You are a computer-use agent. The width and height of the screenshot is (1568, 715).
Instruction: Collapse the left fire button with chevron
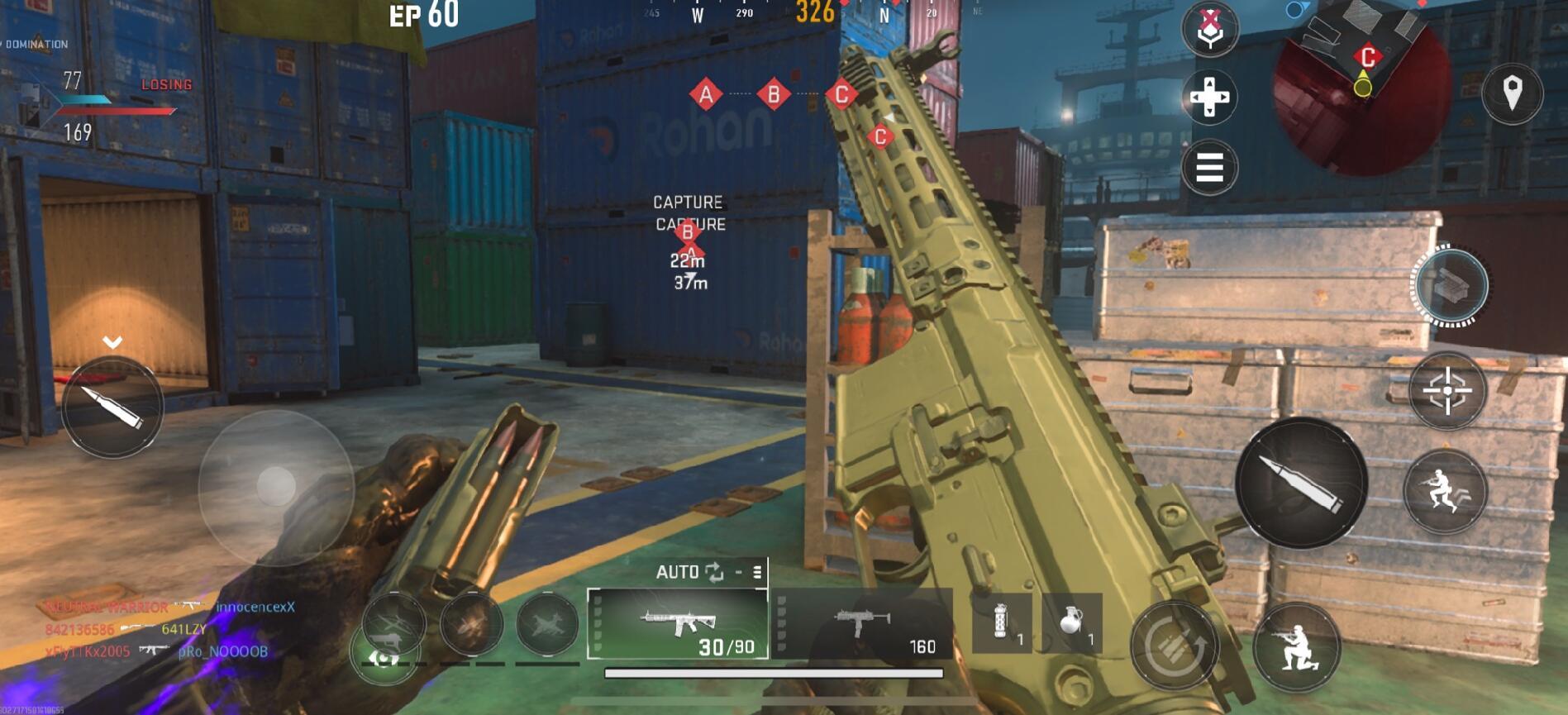[x=112, y=342]
